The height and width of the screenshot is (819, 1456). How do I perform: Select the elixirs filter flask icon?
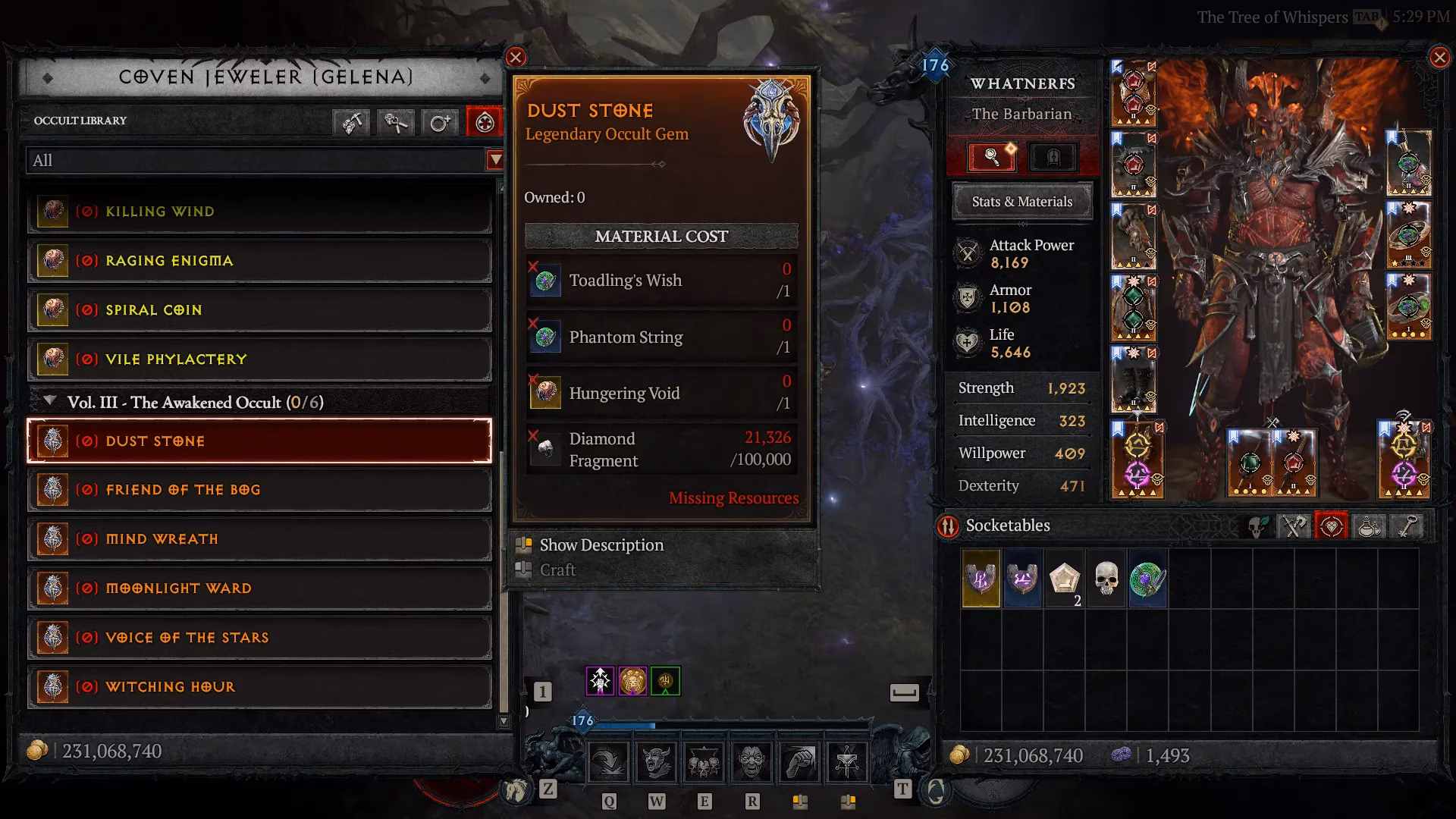1369,526
